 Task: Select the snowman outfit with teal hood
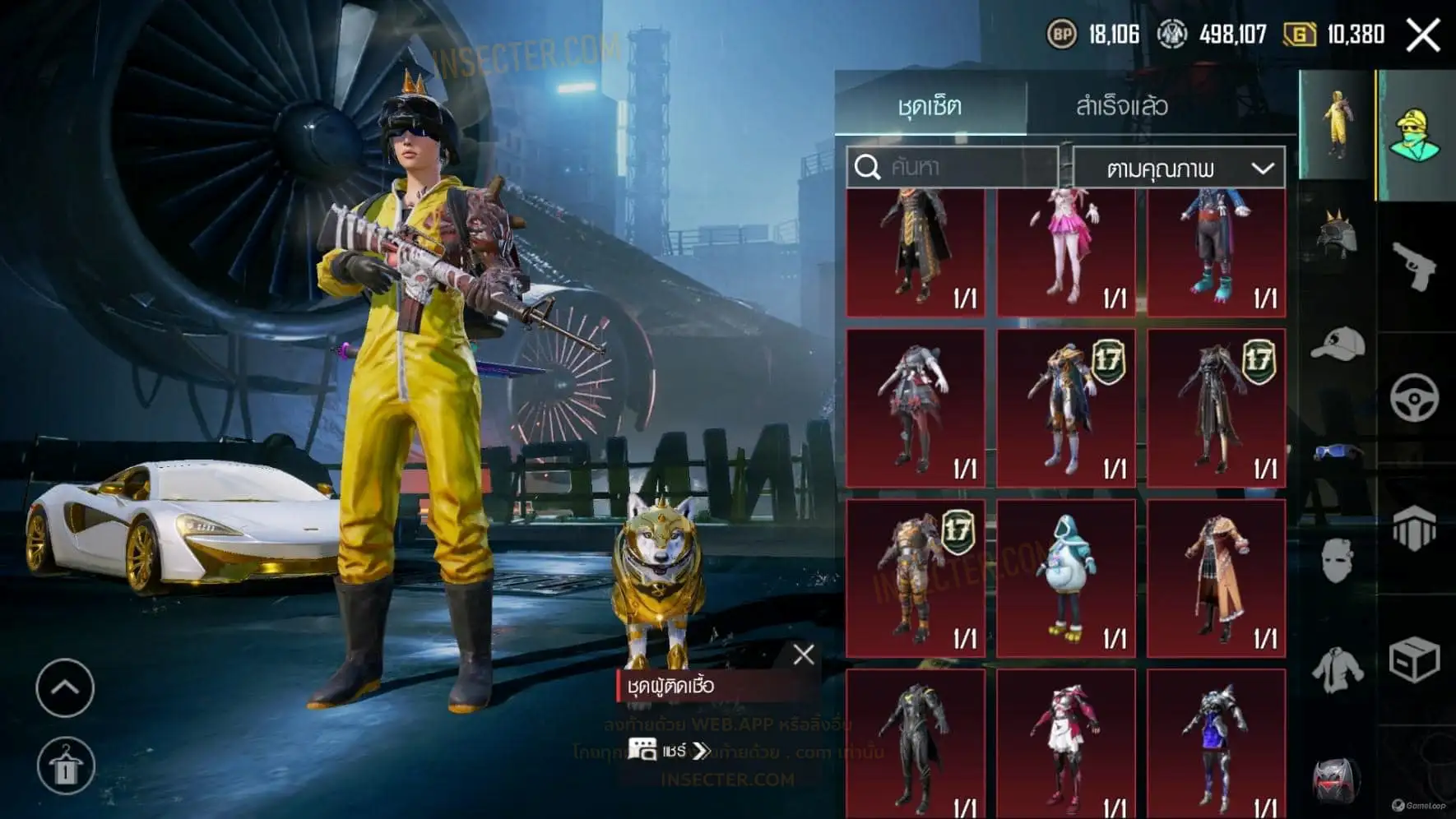pos(1066,577)
